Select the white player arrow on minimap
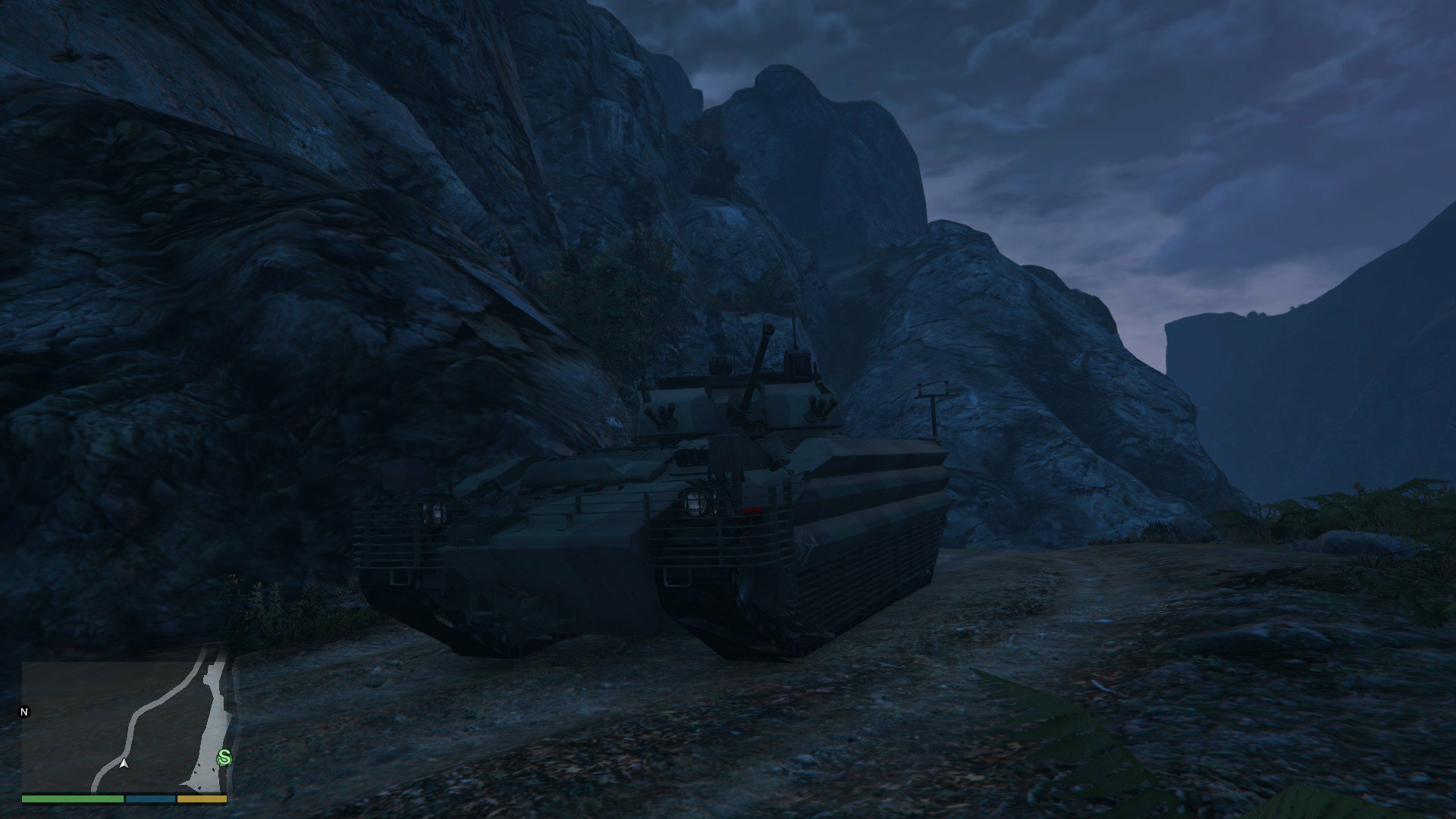 pyautogui.click(x=124, y=764)
